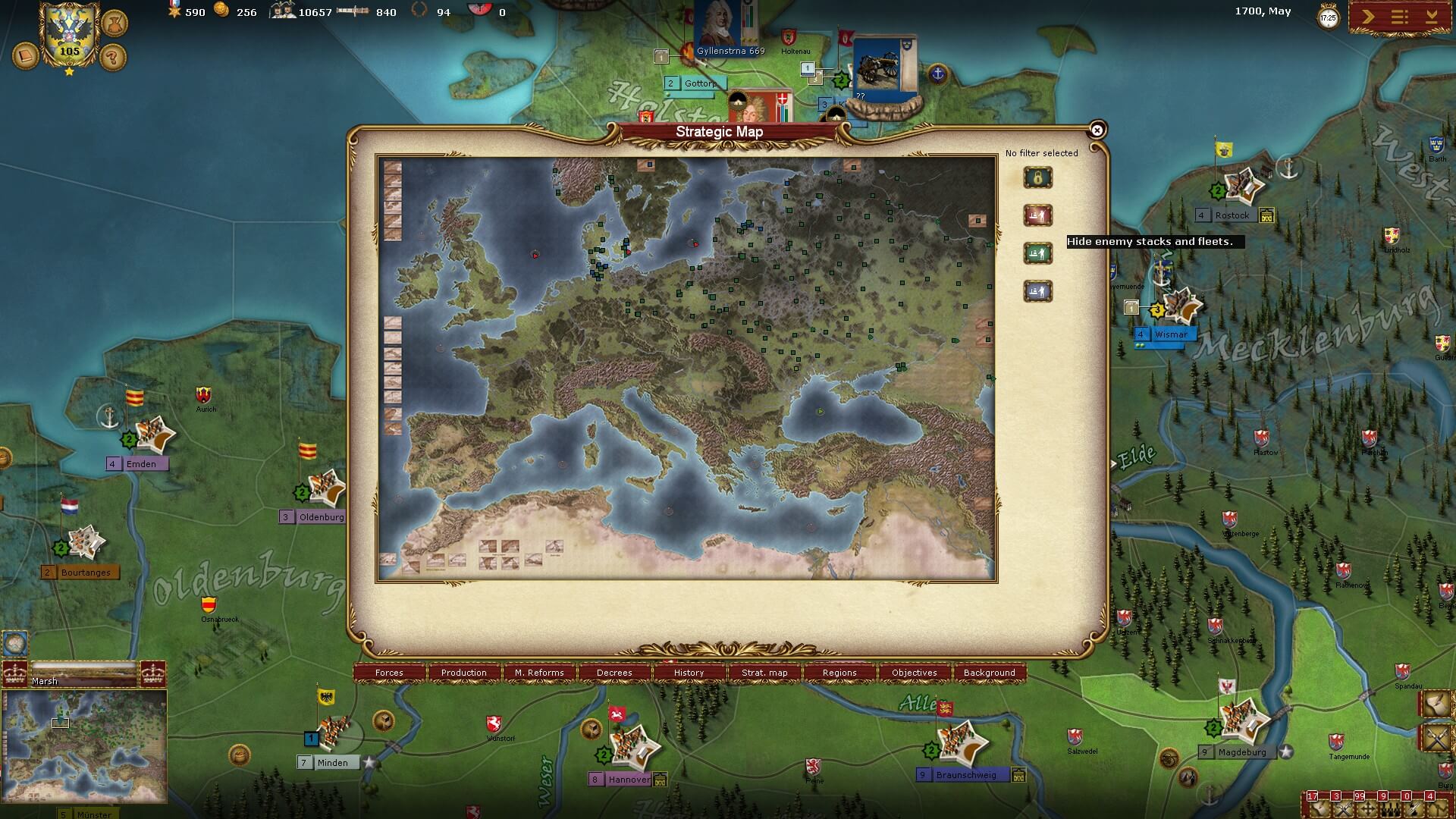The height and width of the screenshot is (819, 1456).
Task: Toggle the blue stacks and fleets filter
Action: (1038, 291)
